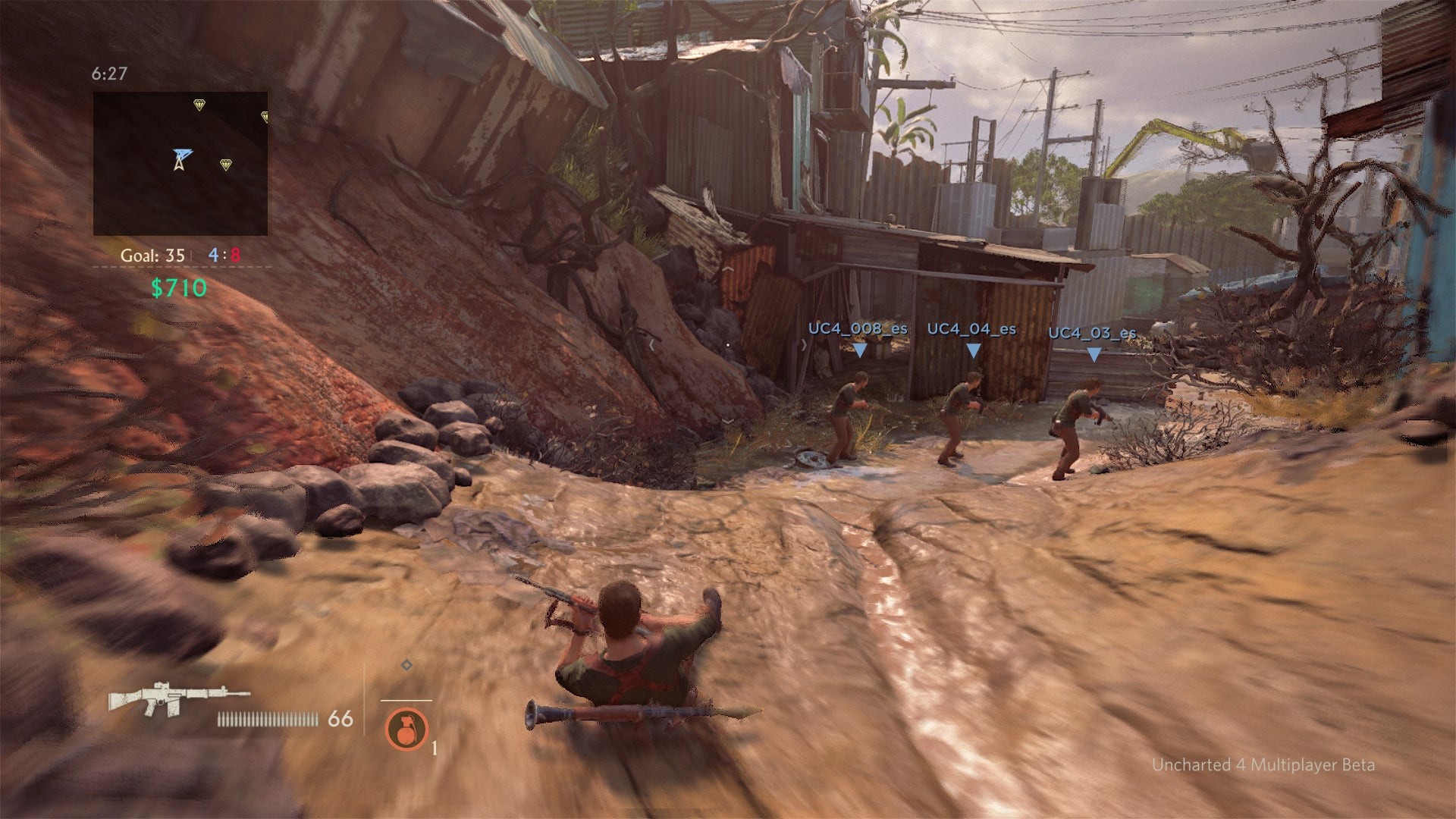1456x819 pixels.
Task: Select the assault rifle weapon icon
Action: 177,698
